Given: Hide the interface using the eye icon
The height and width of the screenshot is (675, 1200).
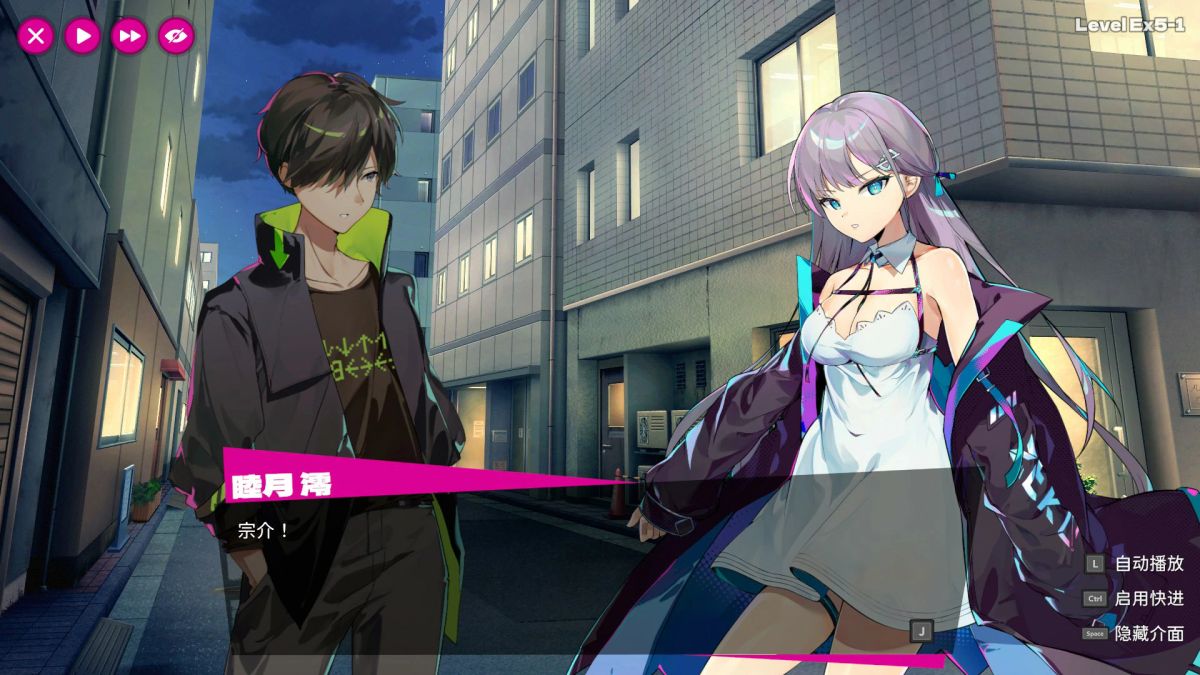Looking at the screenshot, I should tap(176, 37).
